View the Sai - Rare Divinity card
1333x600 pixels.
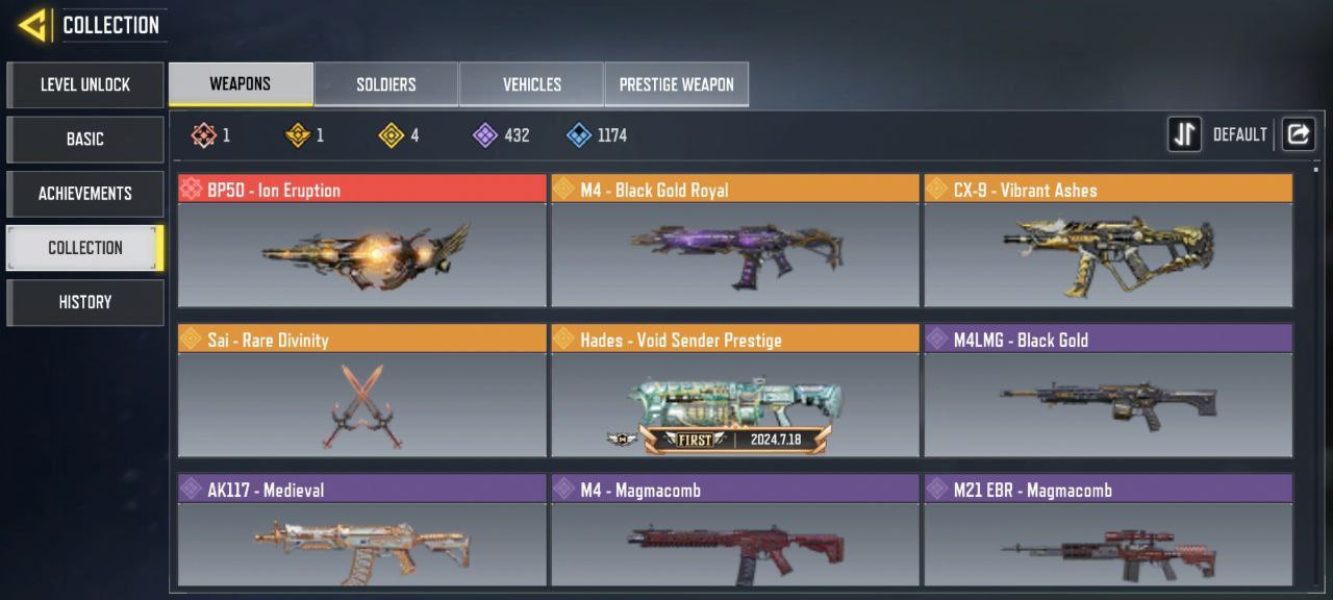click(x=362, y=391)
